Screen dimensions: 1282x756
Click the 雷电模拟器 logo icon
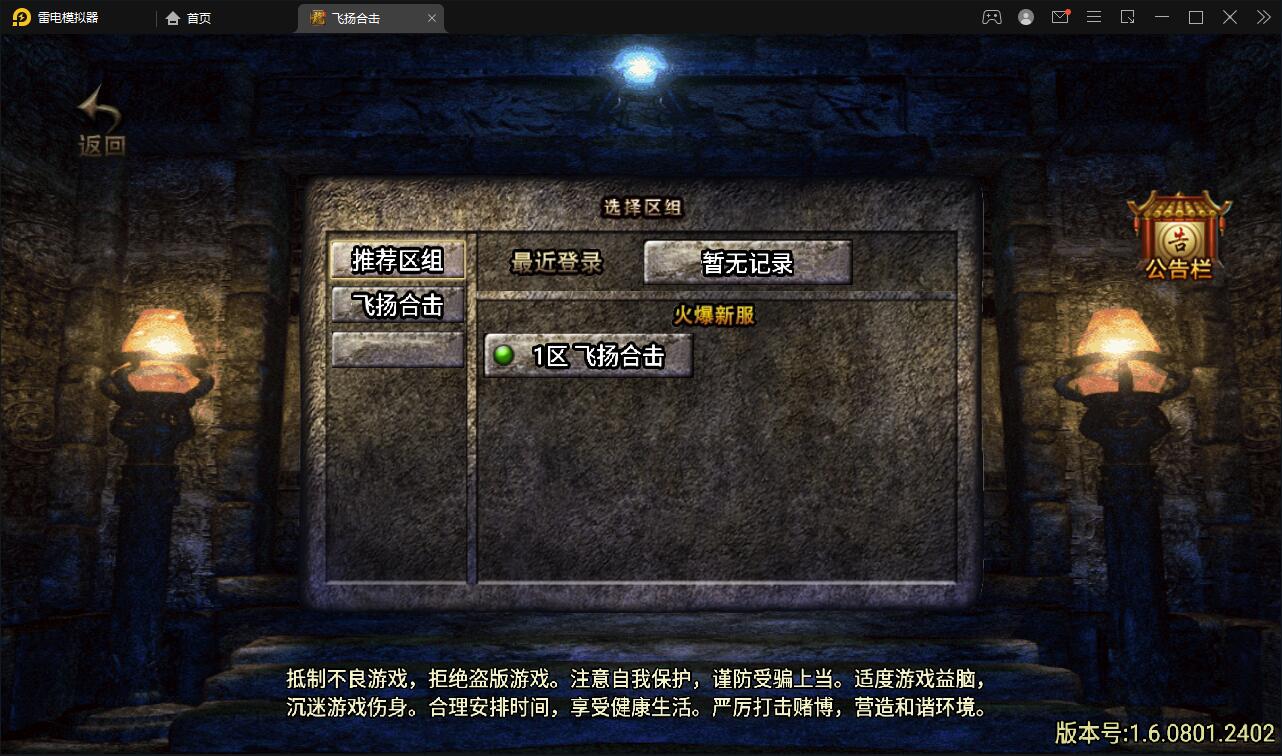[x=22, y=17]
